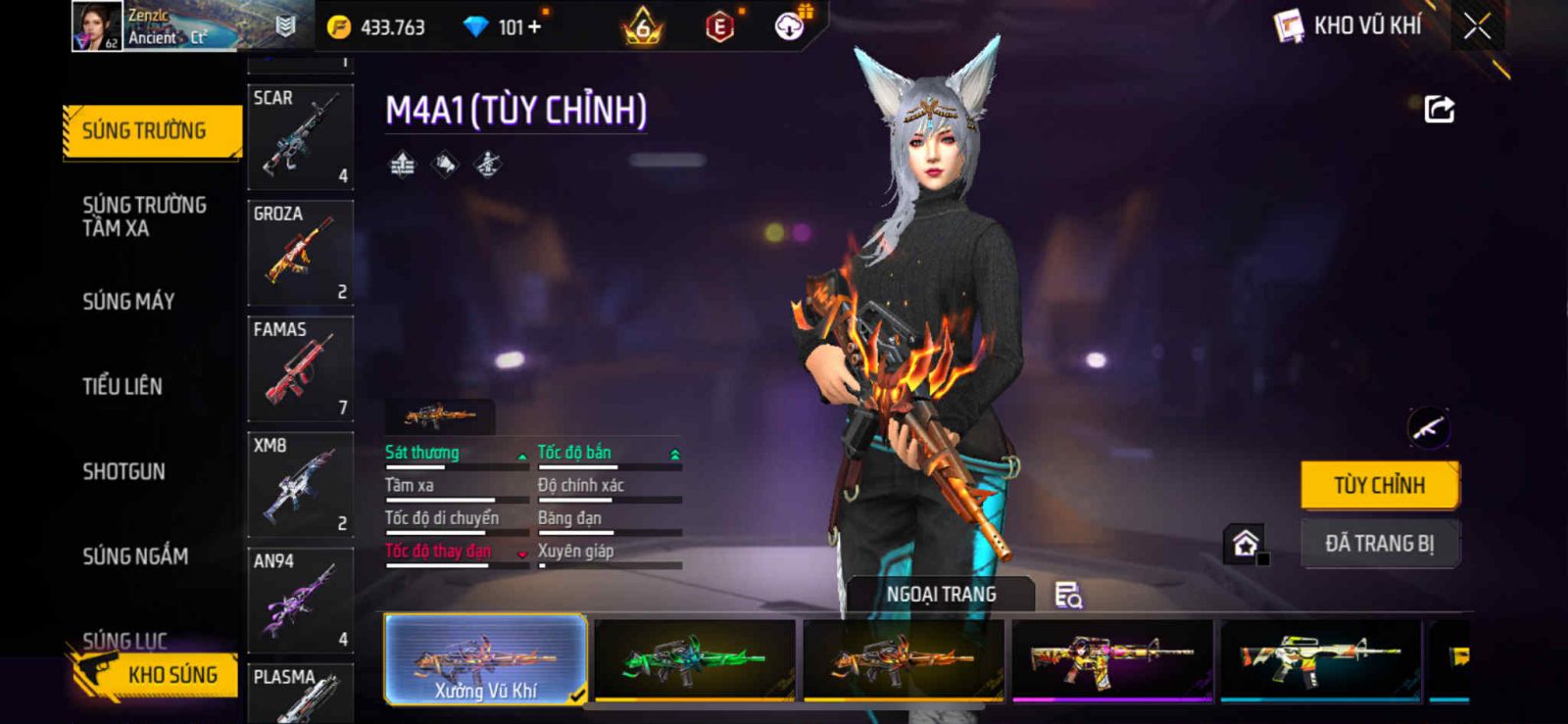
Task: Switch to Súng Trường Tầm Xa category
Action: [x=144, y=217]
